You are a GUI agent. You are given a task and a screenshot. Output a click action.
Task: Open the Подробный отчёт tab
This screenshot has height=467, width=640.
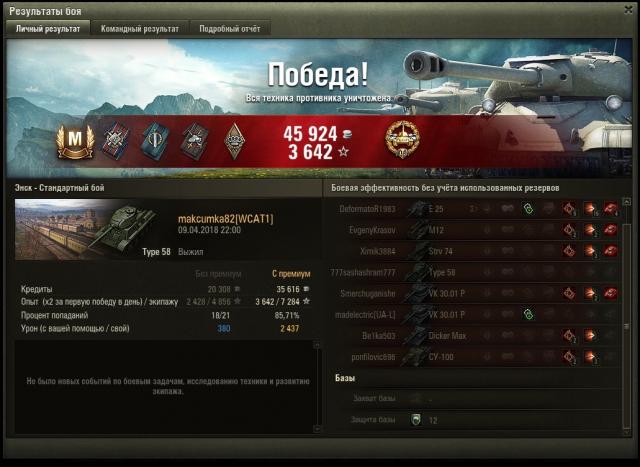click(230, 29)
